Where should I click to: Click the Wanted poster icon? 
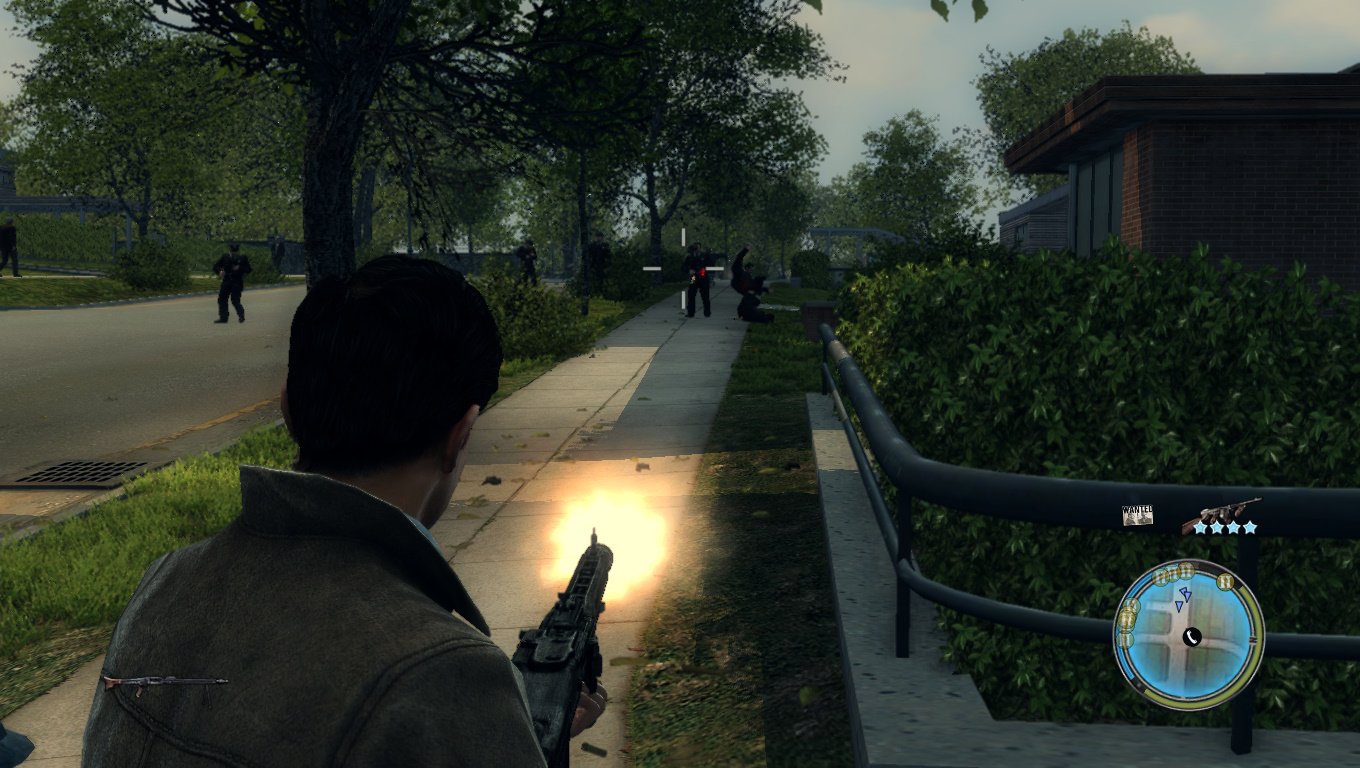pyautogui.click(x=1137, y=515)
